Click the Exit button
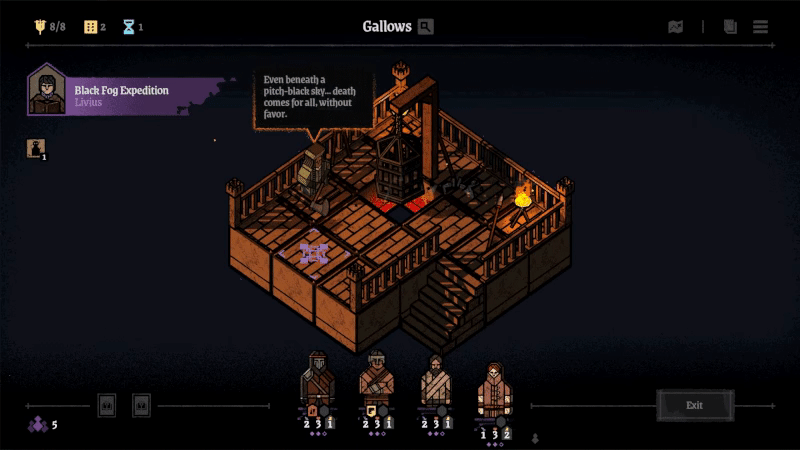This screenshot has height=450, width=800. [x=695, y=405]
